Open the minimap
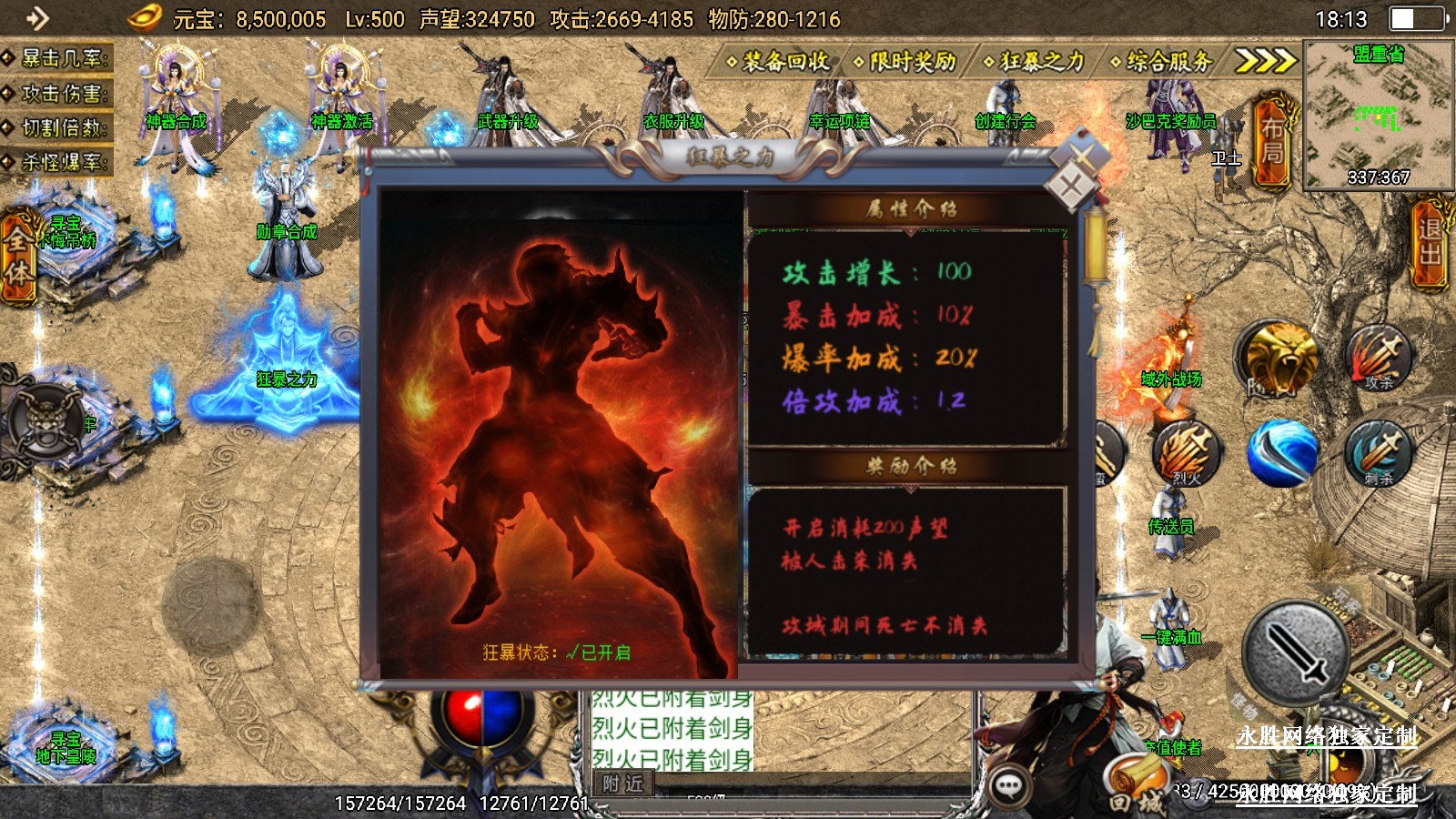Viewport: 1456px width, 819px height. tap(1378, 115)
